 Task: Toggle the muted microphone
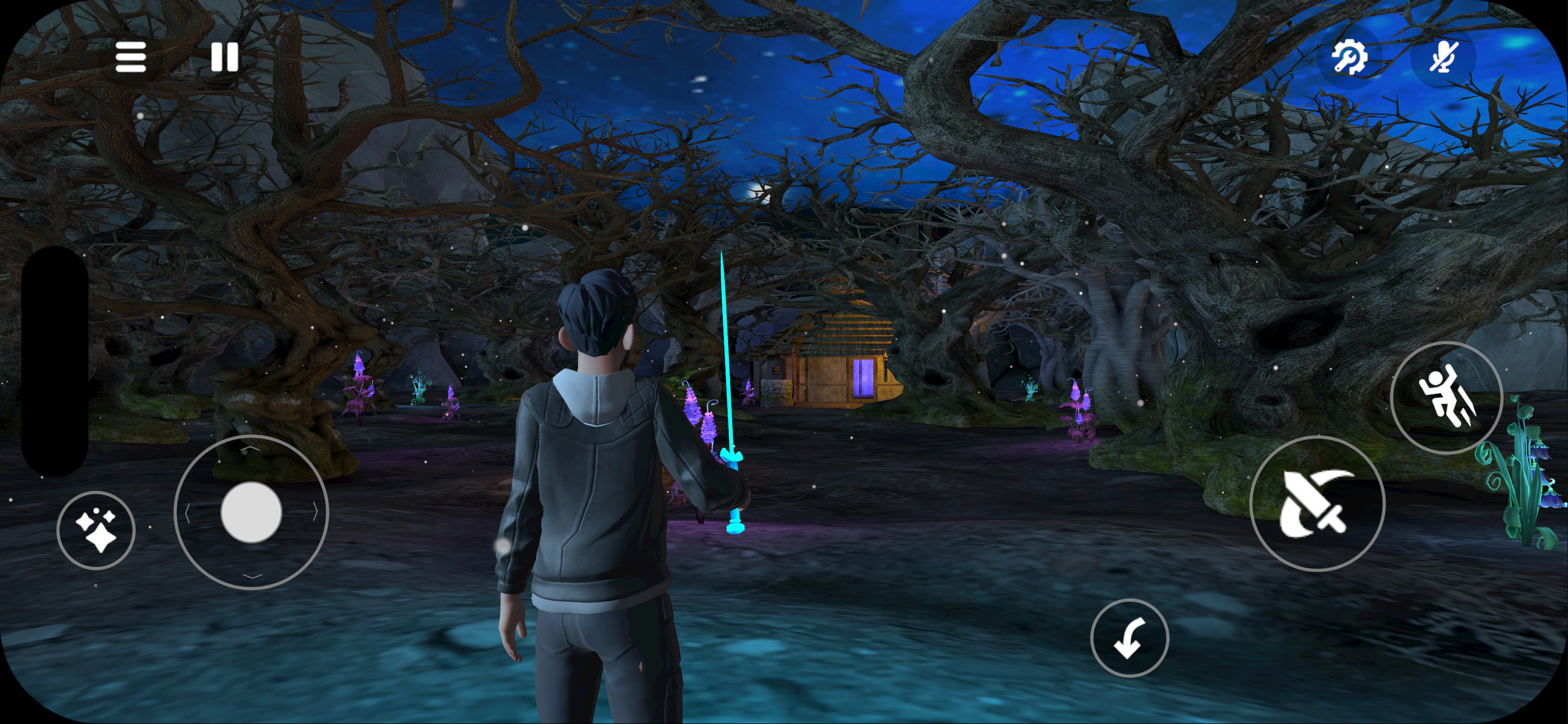point(1442,58)
